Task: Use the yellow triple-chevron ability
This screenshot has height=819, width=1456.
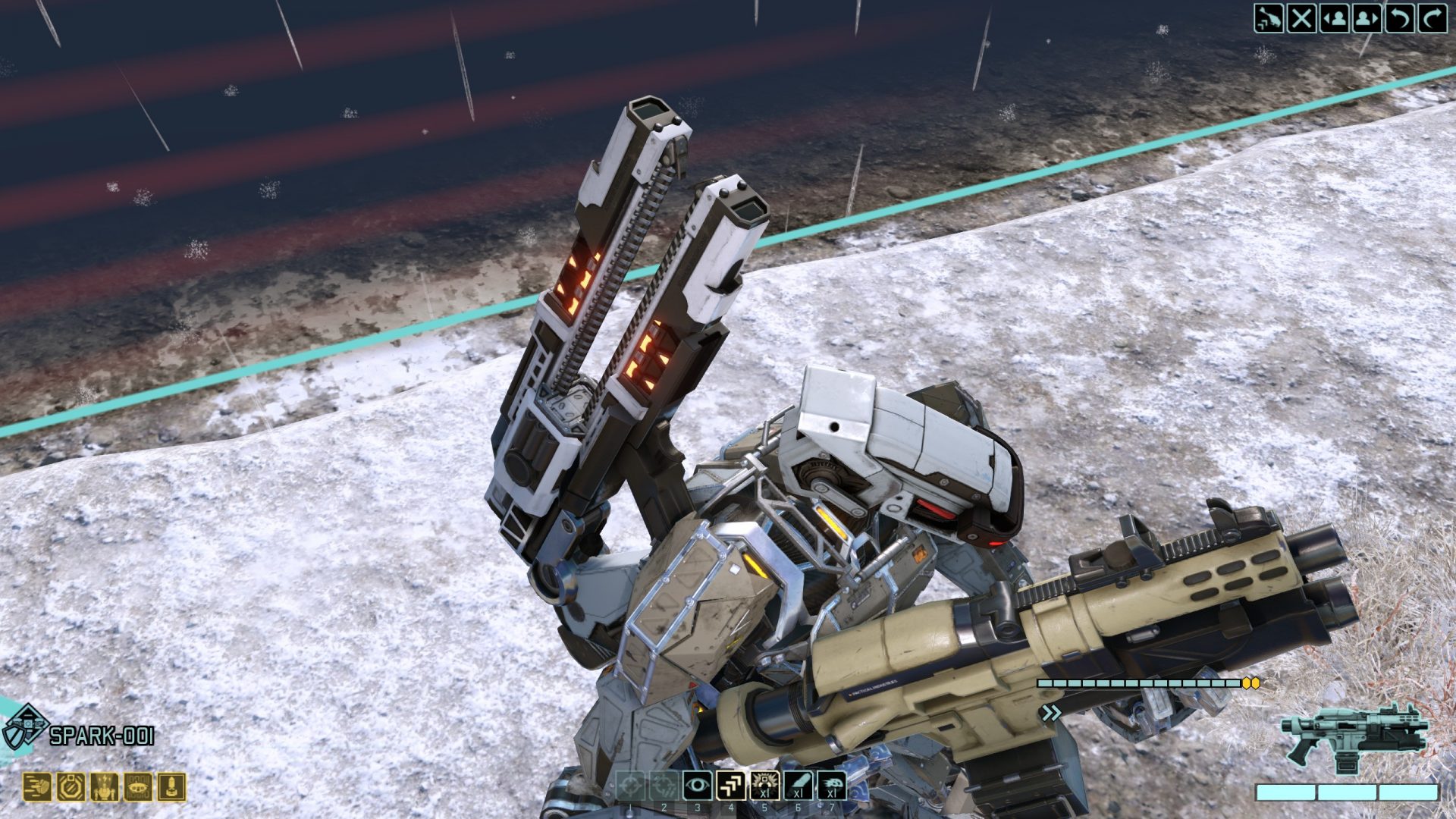Action: (x=731, y=786)
